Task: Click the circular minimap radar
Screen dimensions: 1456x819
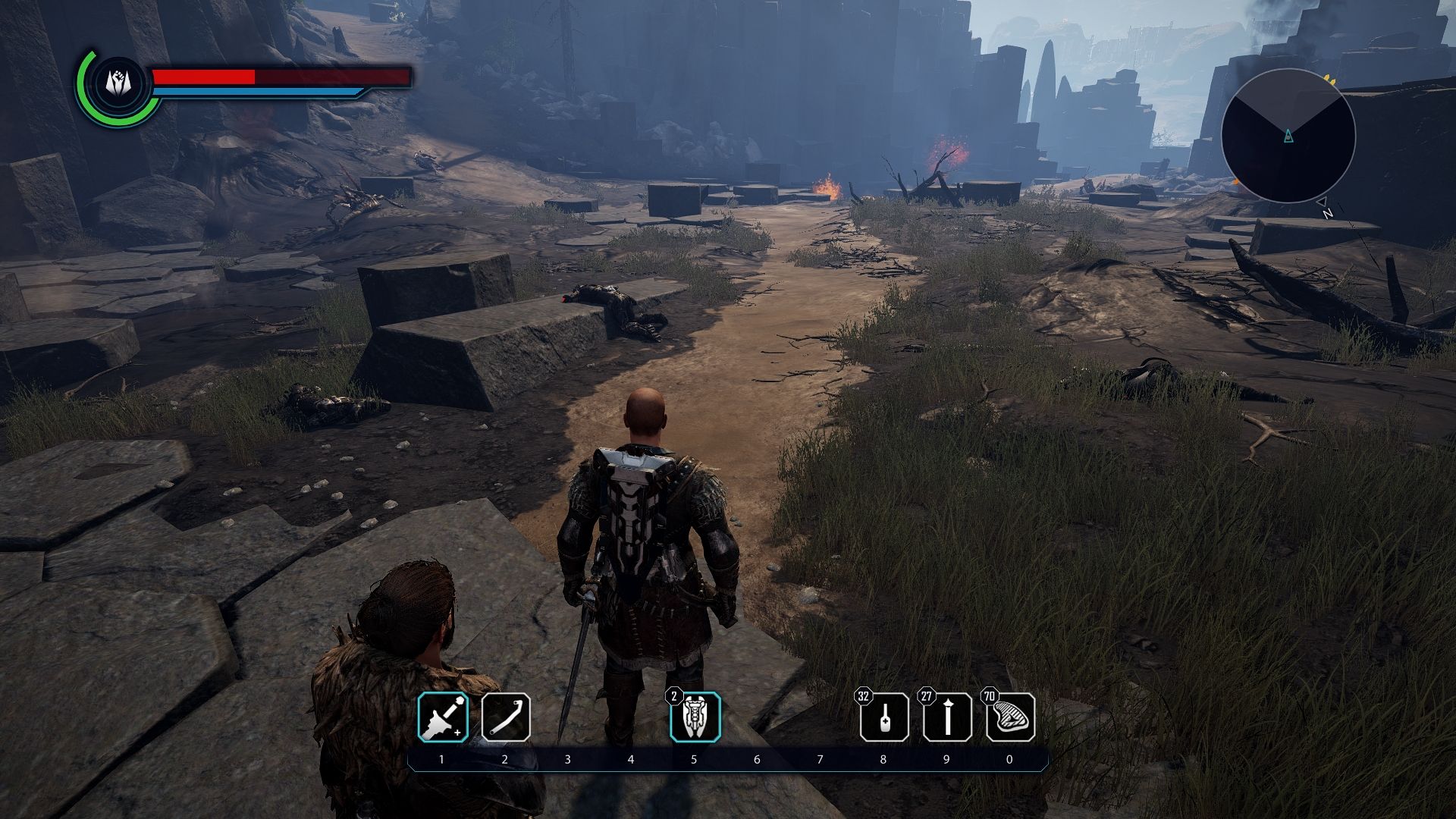Action: click(x=1288, y=136)
